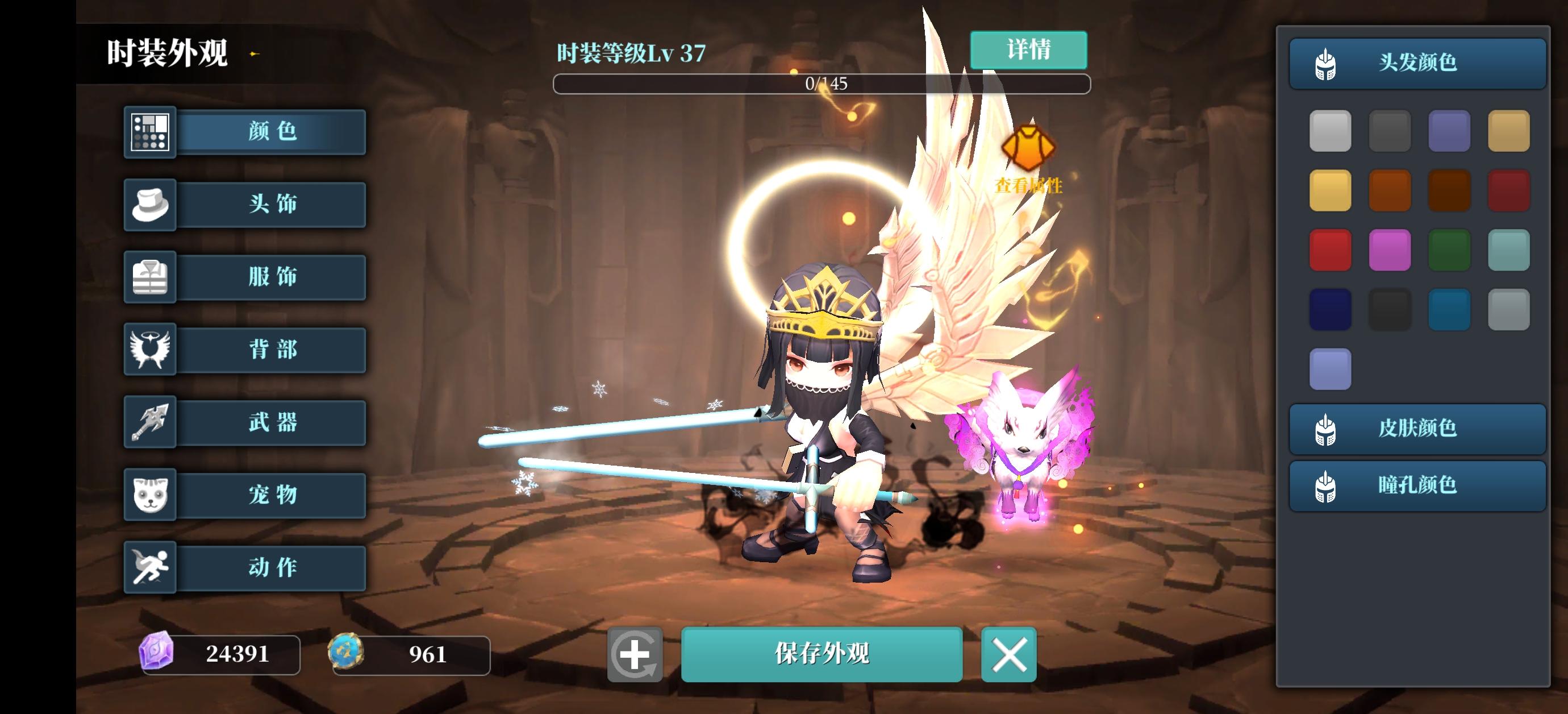Image resolution: width=1568 pixels, height=714 pixels.
Task: Open the 详情 details button
Action: click(x=1029, y=51)
